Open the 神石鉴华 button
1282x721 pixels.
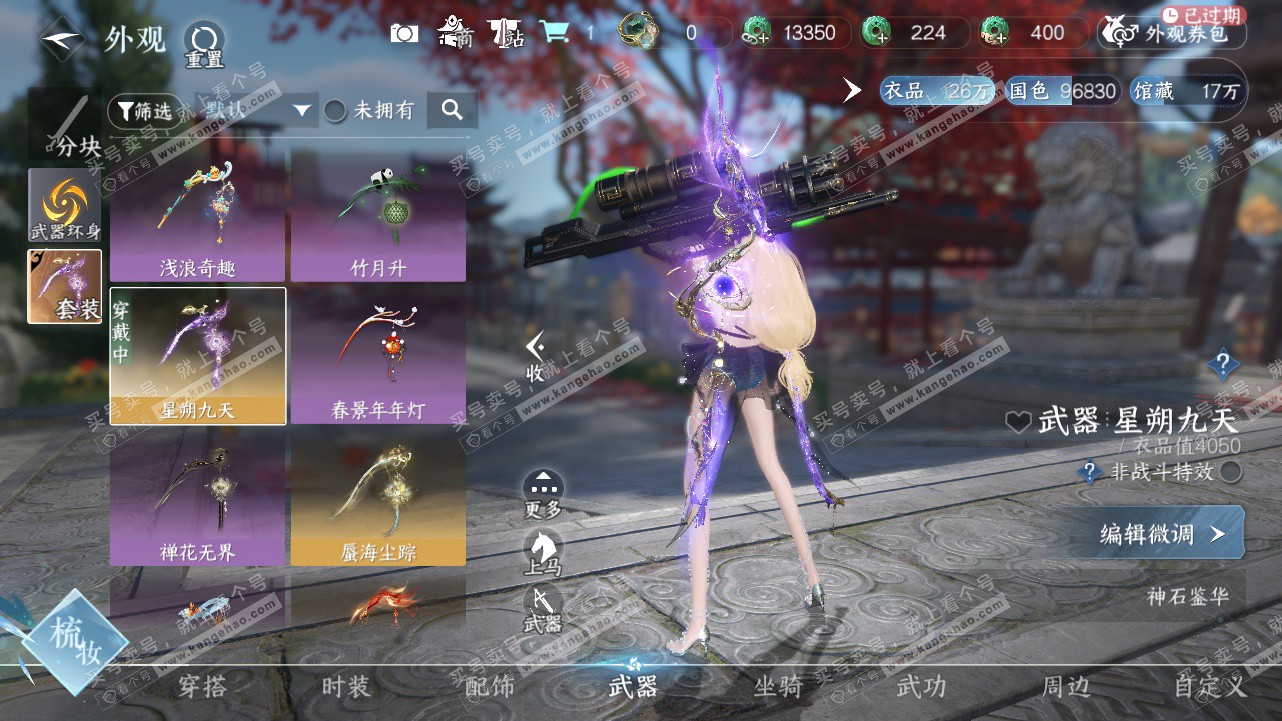click(1187, 597)
